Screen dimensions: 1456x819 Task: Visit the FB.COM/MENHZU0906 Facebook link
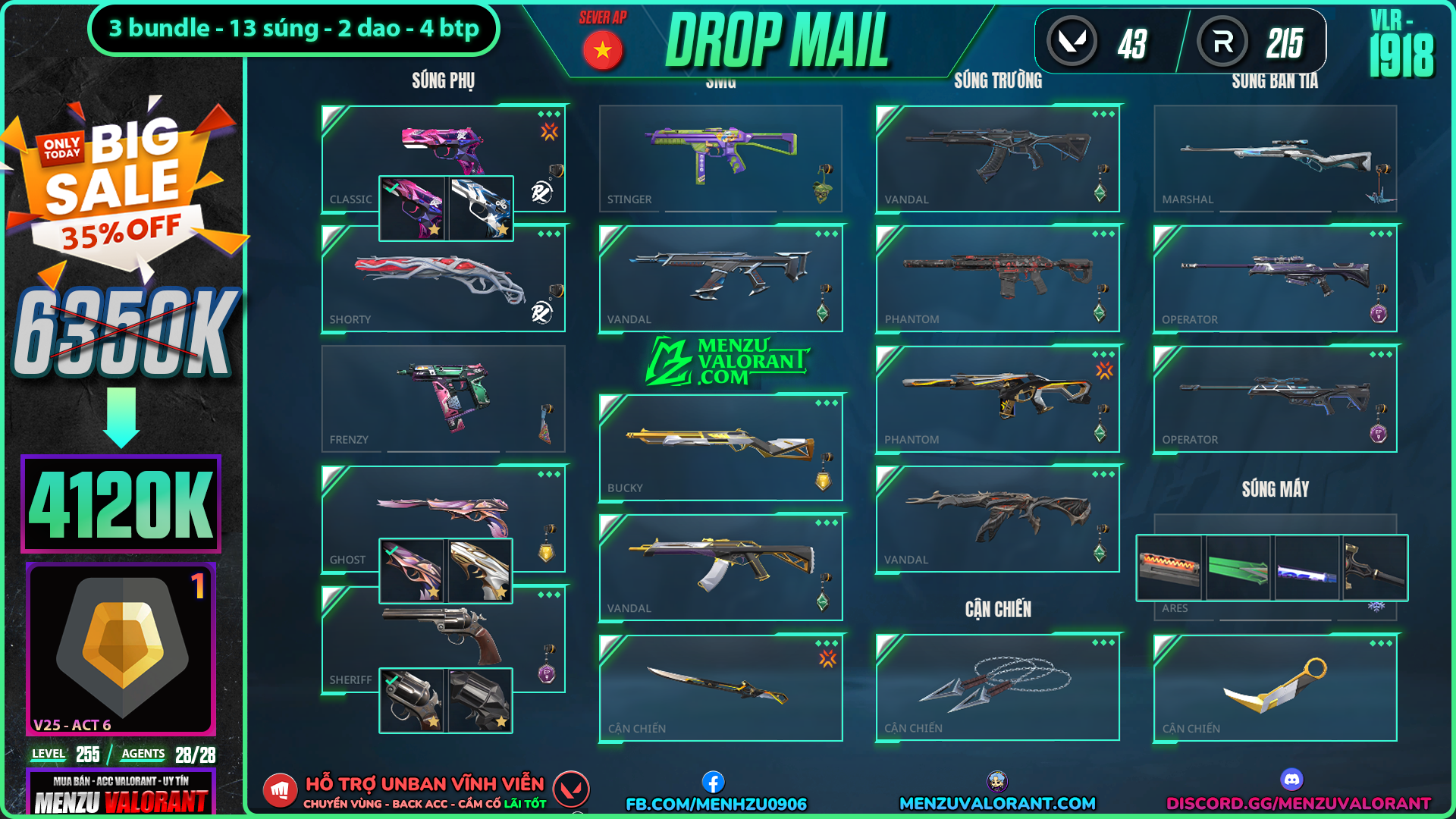click(716, 803)
